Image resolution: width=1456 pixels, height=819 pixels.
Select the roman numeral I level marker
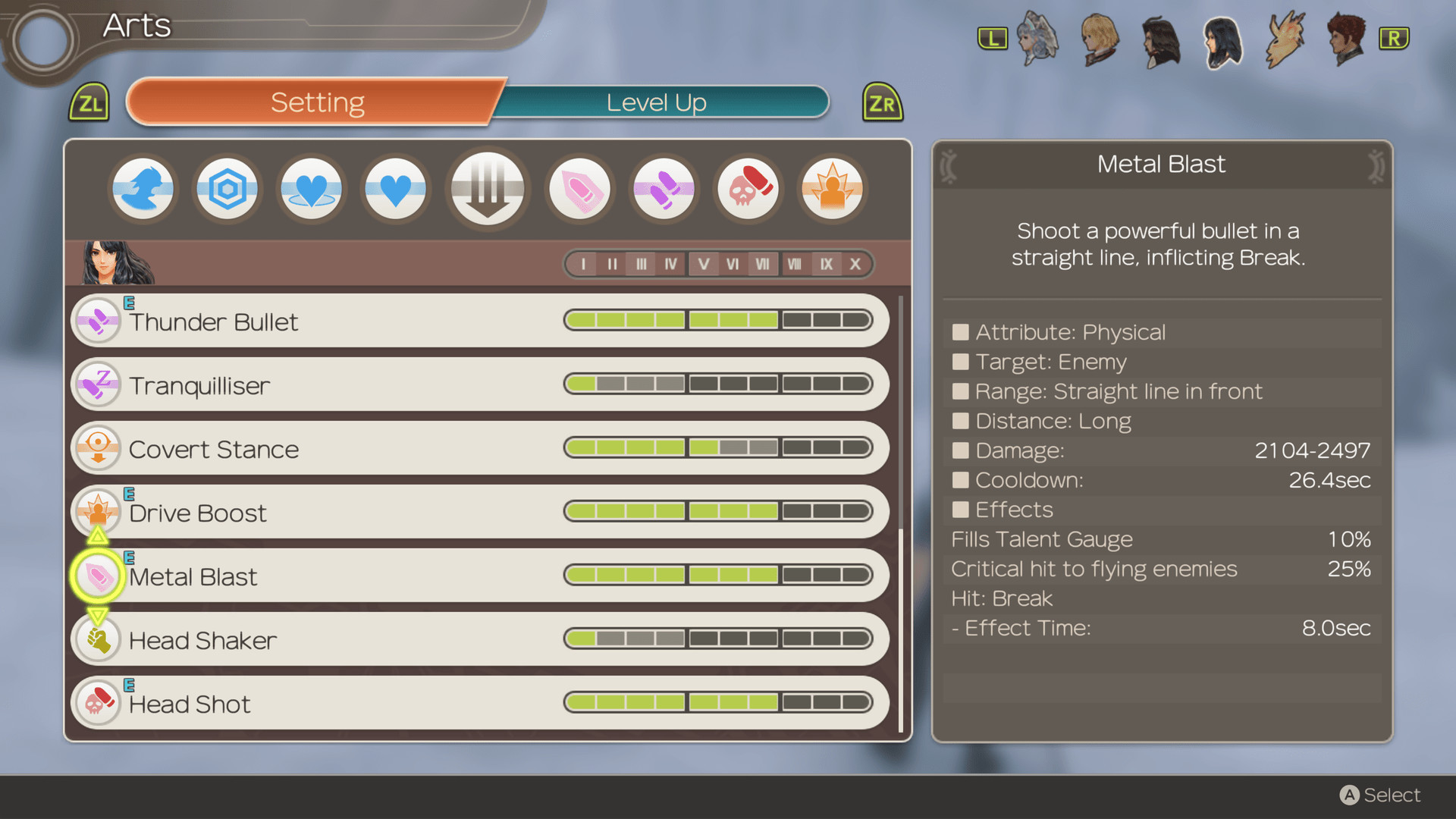pyautogui.click(x=583, y=264)
